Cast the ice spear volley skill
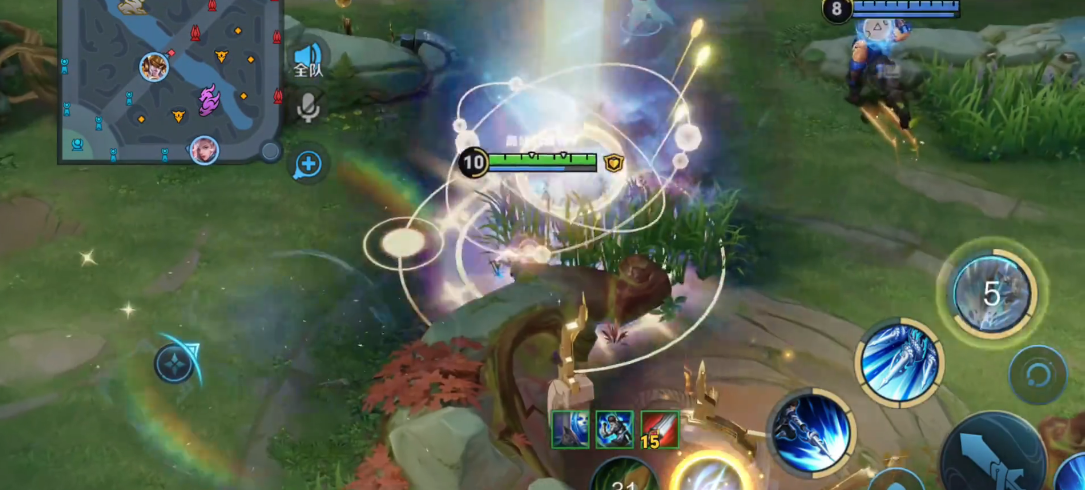This screenshot has height=490, width=1085. (899, 362)
